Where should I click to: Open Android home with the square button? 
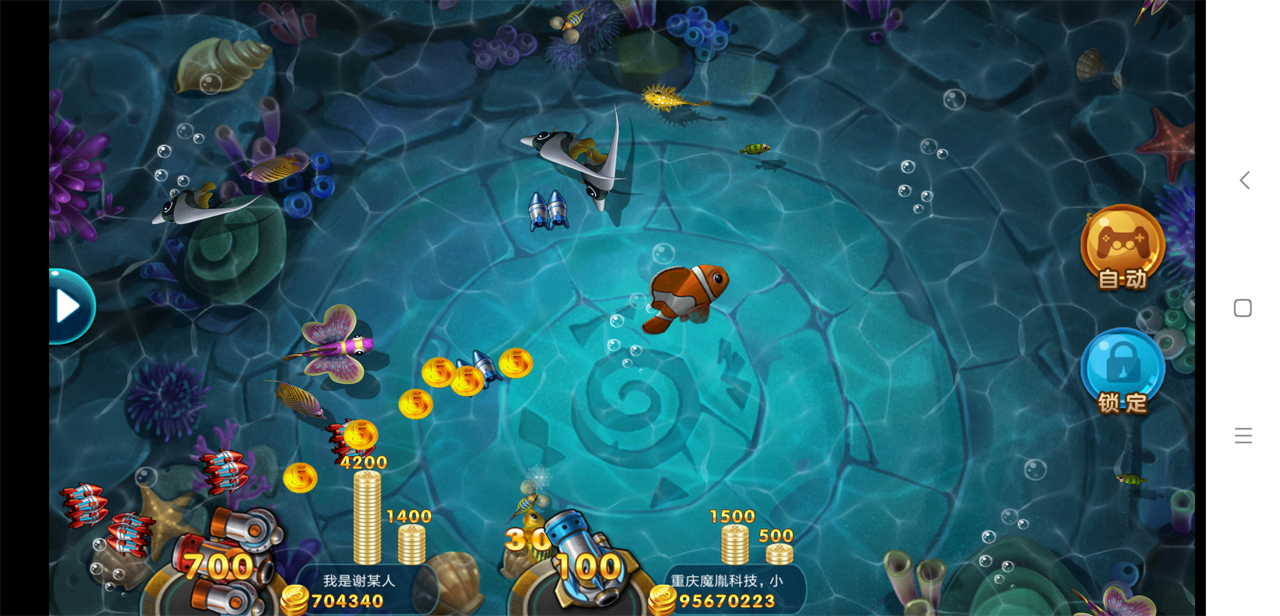point(1243,308)
